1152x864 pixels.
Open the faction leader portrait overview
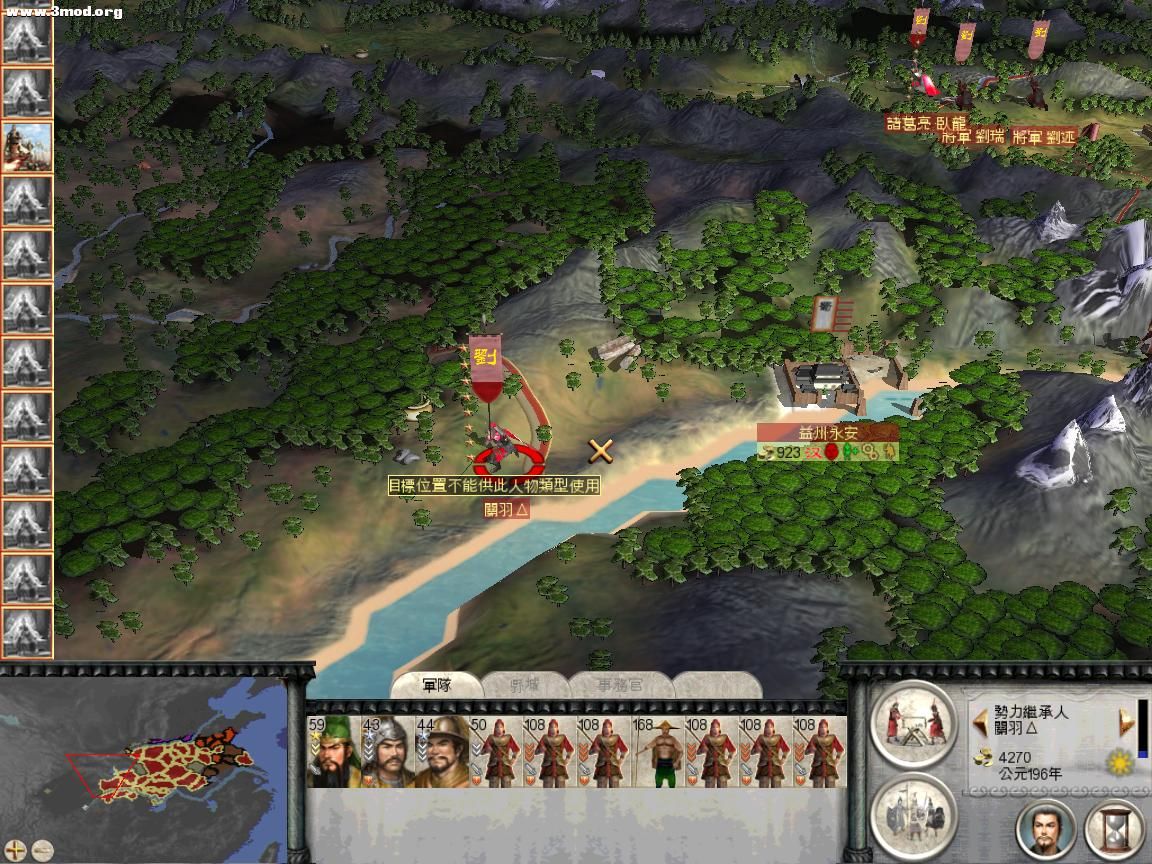(1046, 828)
